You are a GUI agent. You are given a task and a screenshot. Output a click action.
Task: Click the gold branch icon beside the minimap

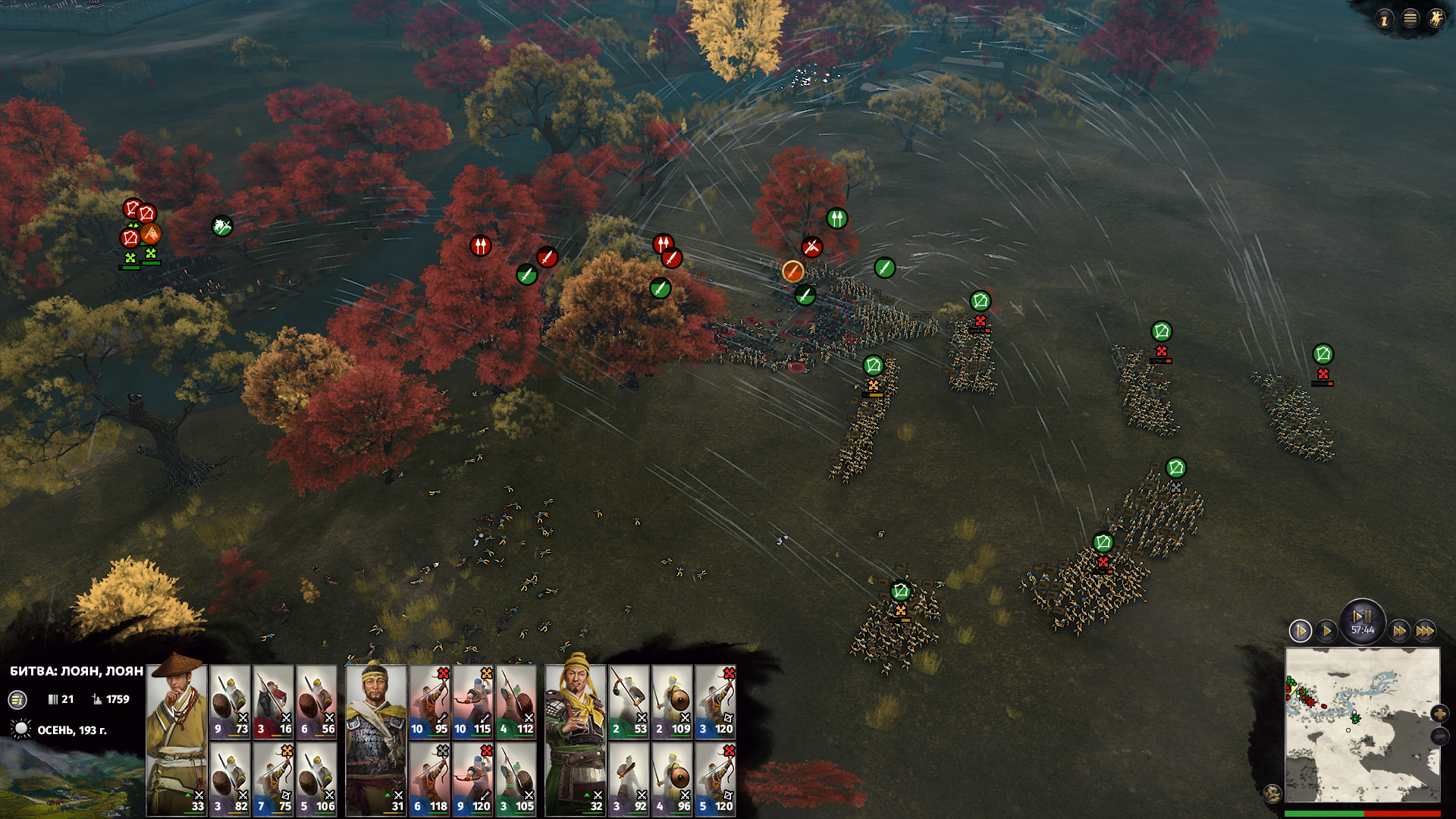1272,794
